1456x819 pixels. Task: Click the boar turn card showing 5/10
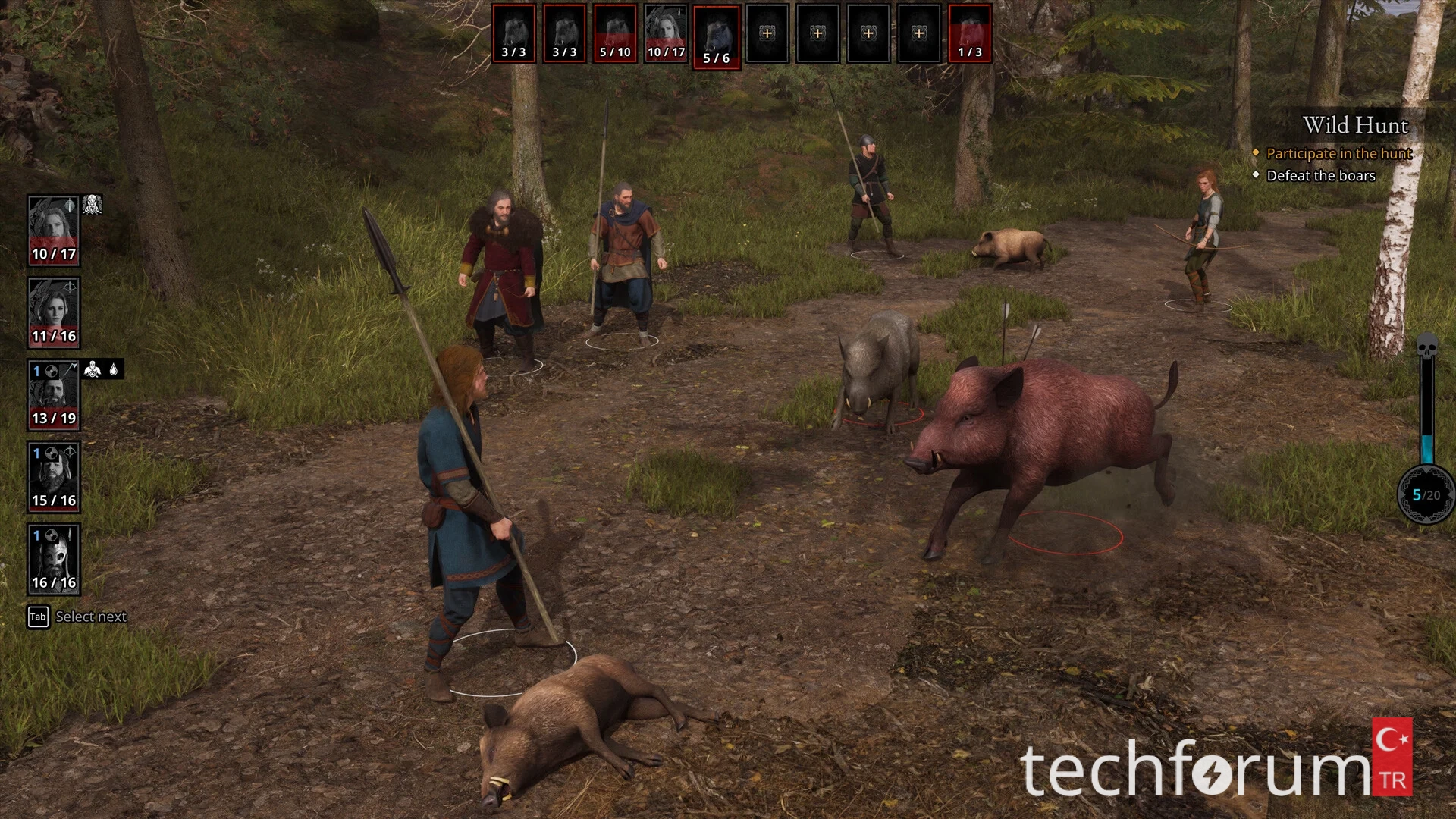pyautogui.click(x=615, y=33)
